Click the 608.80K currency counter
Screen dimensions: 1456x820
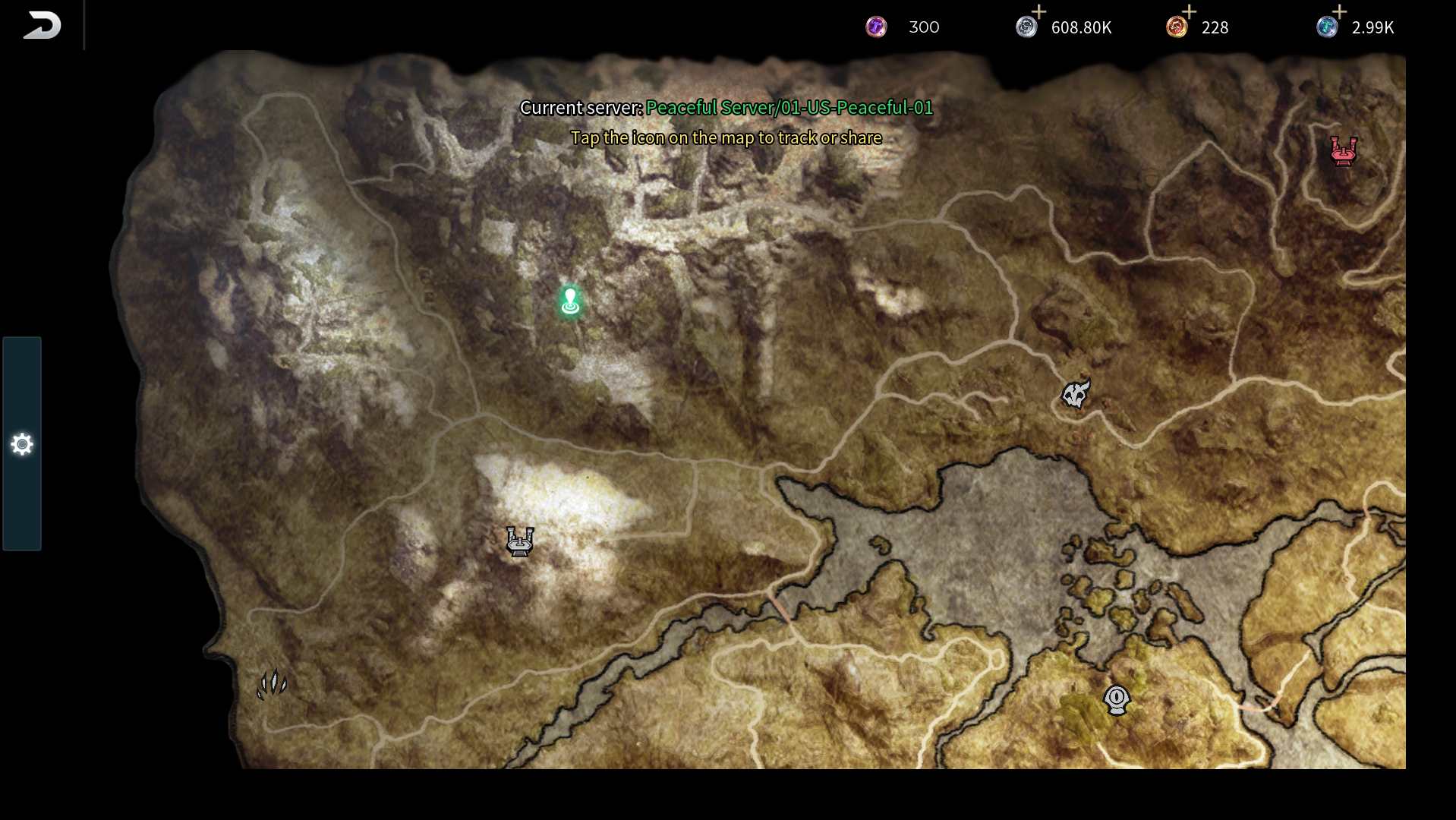(x=1081, y=27)
